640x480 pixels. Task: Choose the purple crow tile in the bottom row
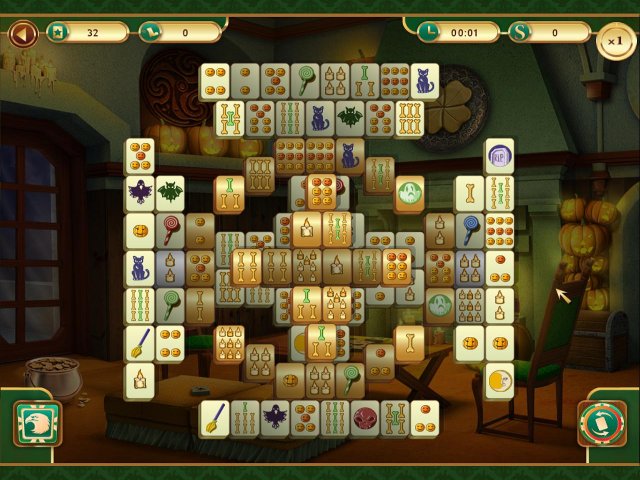point(275,417)
